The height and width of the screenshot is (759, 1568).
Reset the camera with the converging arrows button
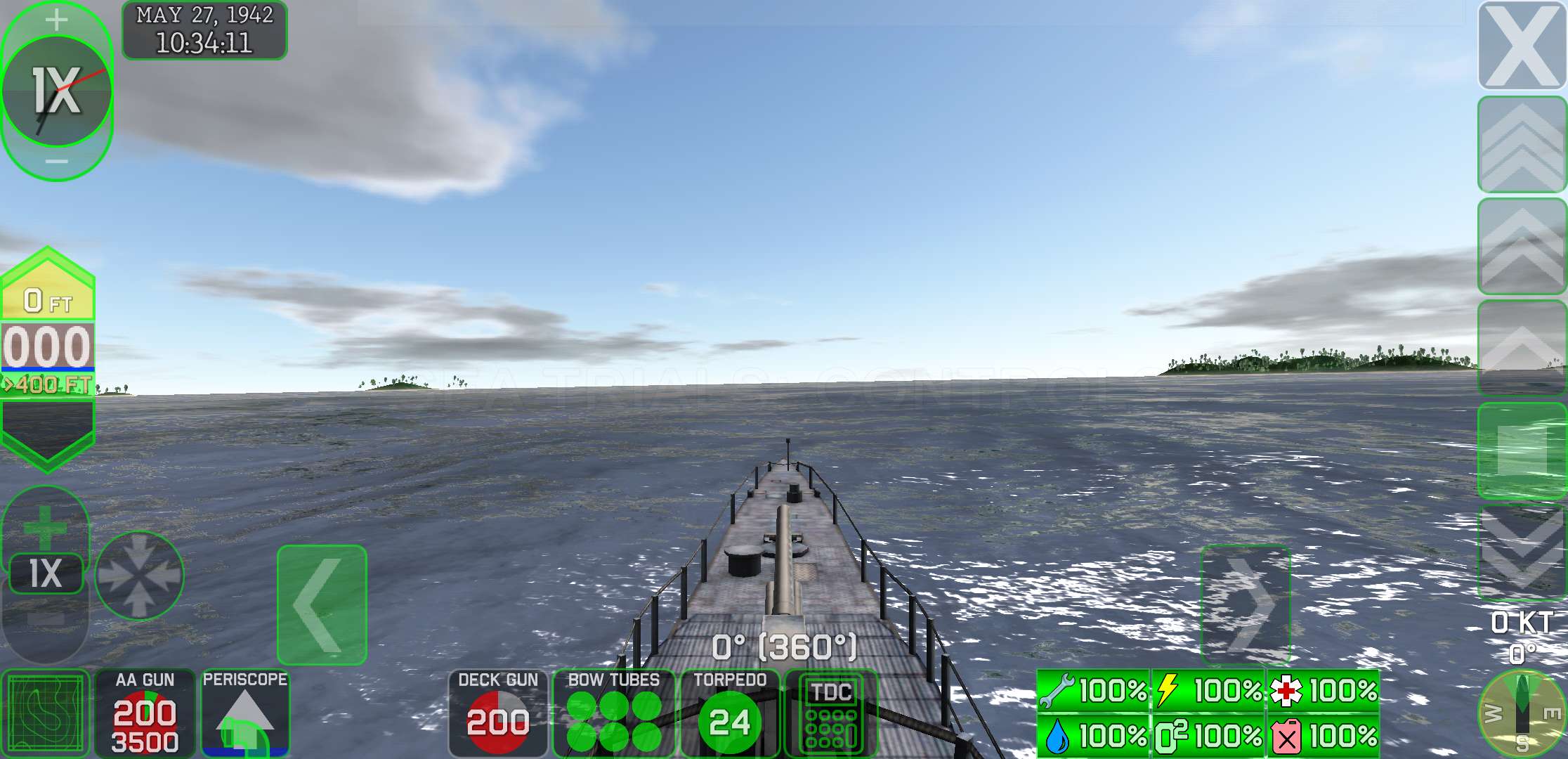pyautogui.click(x=139, y=575)
